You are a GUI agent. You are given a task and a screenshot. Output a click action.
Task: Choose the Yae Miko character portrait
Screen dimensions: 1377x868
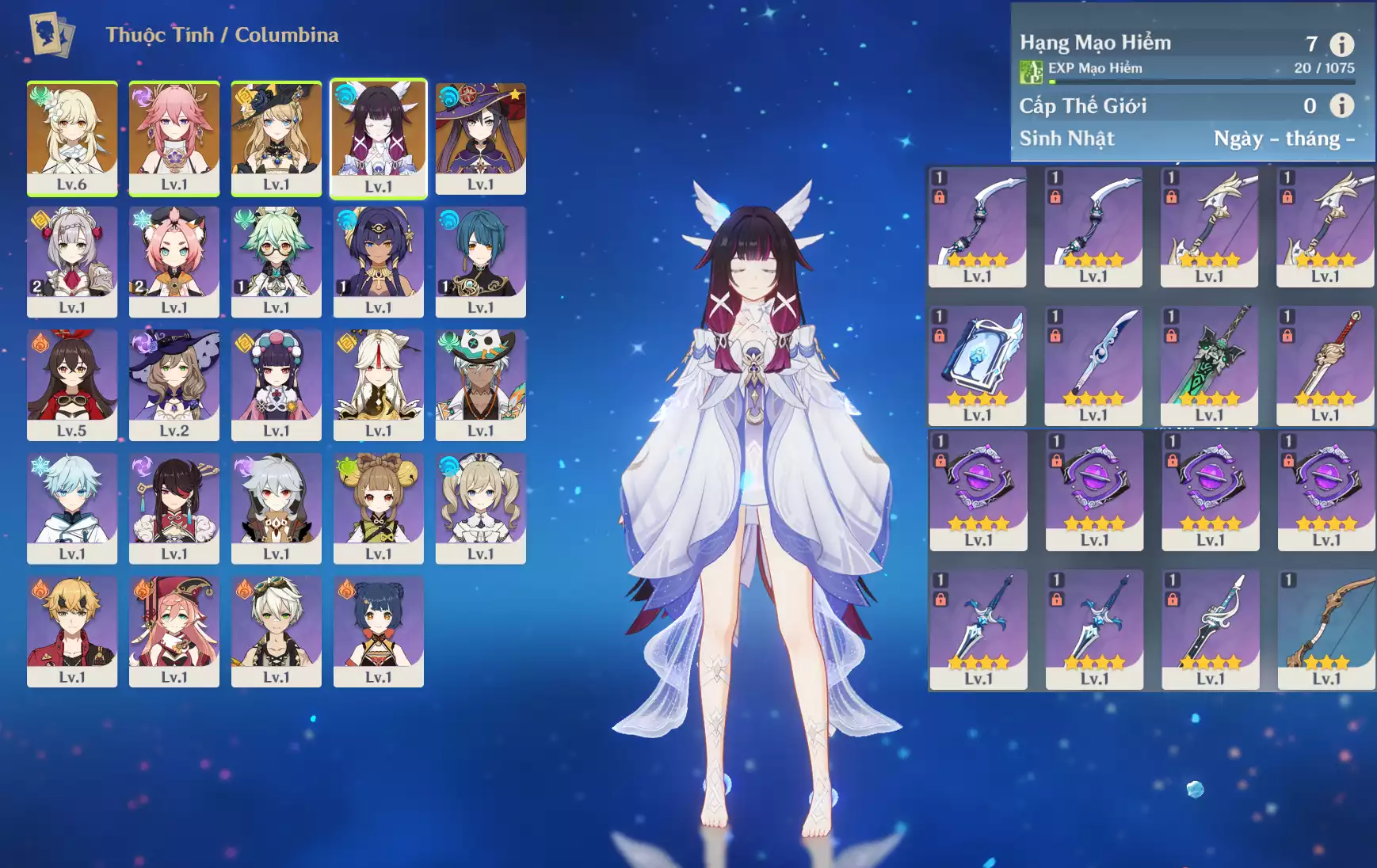(x=174, y=137)
